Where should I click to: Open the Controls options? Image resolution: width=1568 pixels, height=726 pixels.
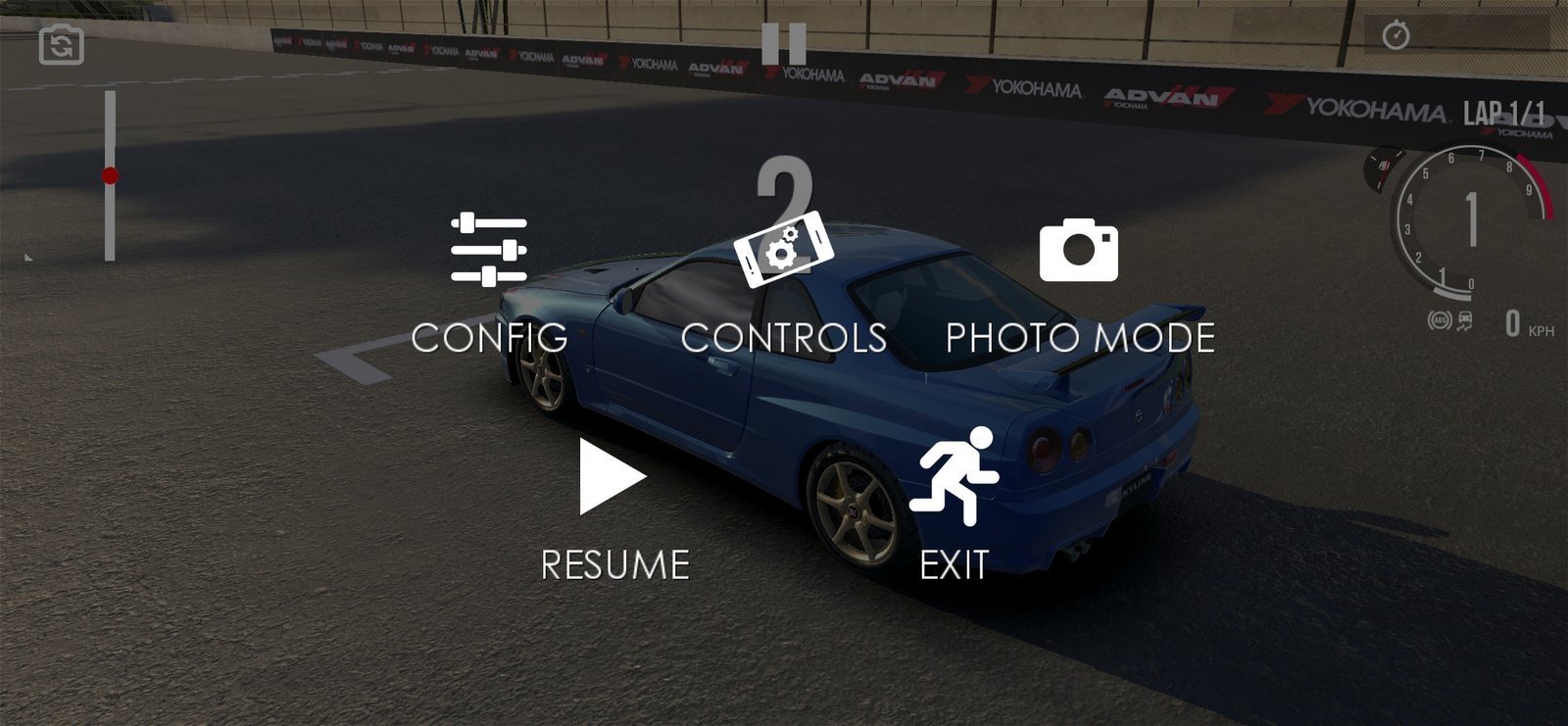coord(783,282)
